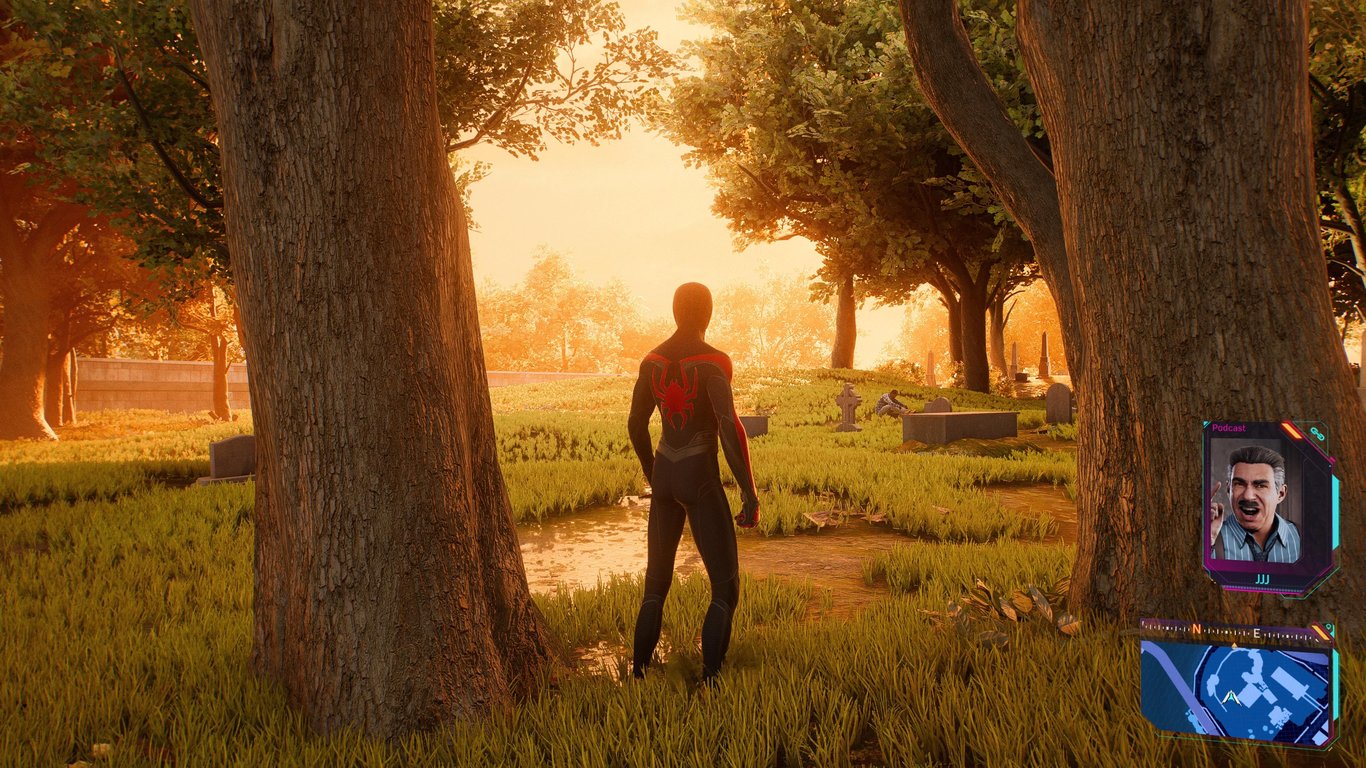This screenshot has width=1366, height=768.
Task: Select the JJJ podcast portrait
Action: point(1256,502)
